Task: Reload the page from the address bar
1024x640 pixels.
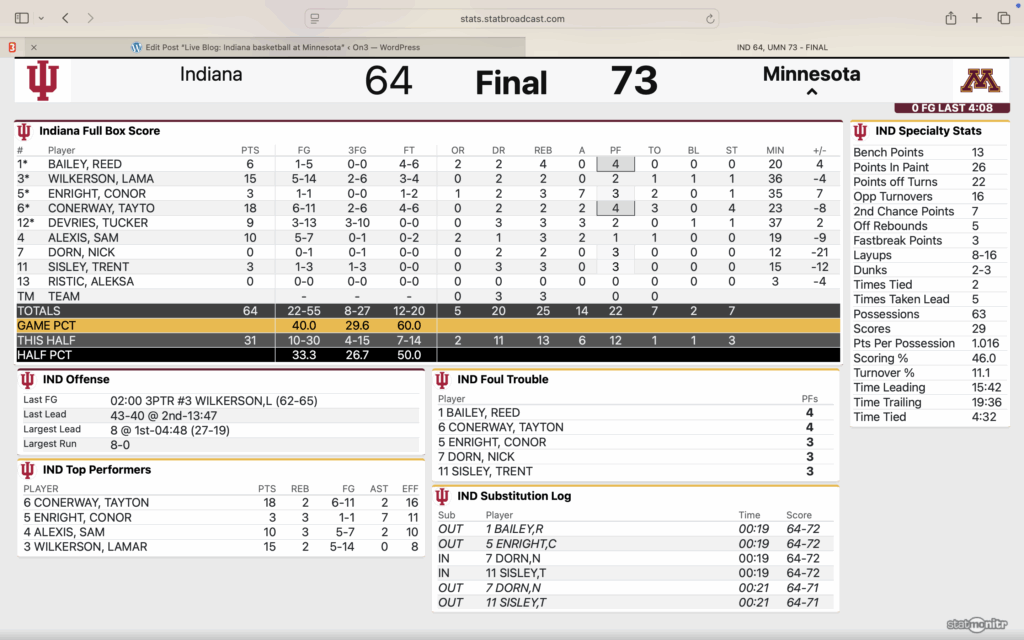Action: (x=711, y=19)
